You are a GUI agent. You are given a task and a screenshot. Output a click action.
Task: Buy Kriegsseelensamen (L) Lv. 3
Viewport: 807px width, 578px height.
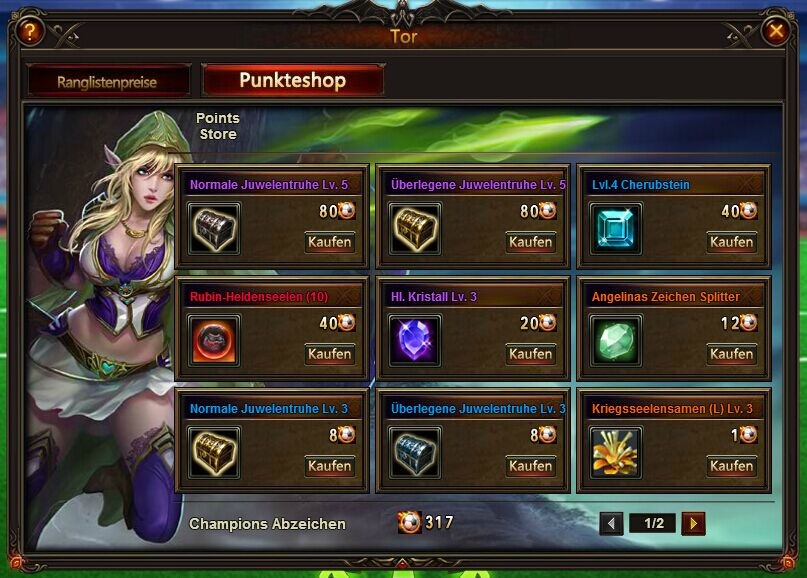[731, 466]
